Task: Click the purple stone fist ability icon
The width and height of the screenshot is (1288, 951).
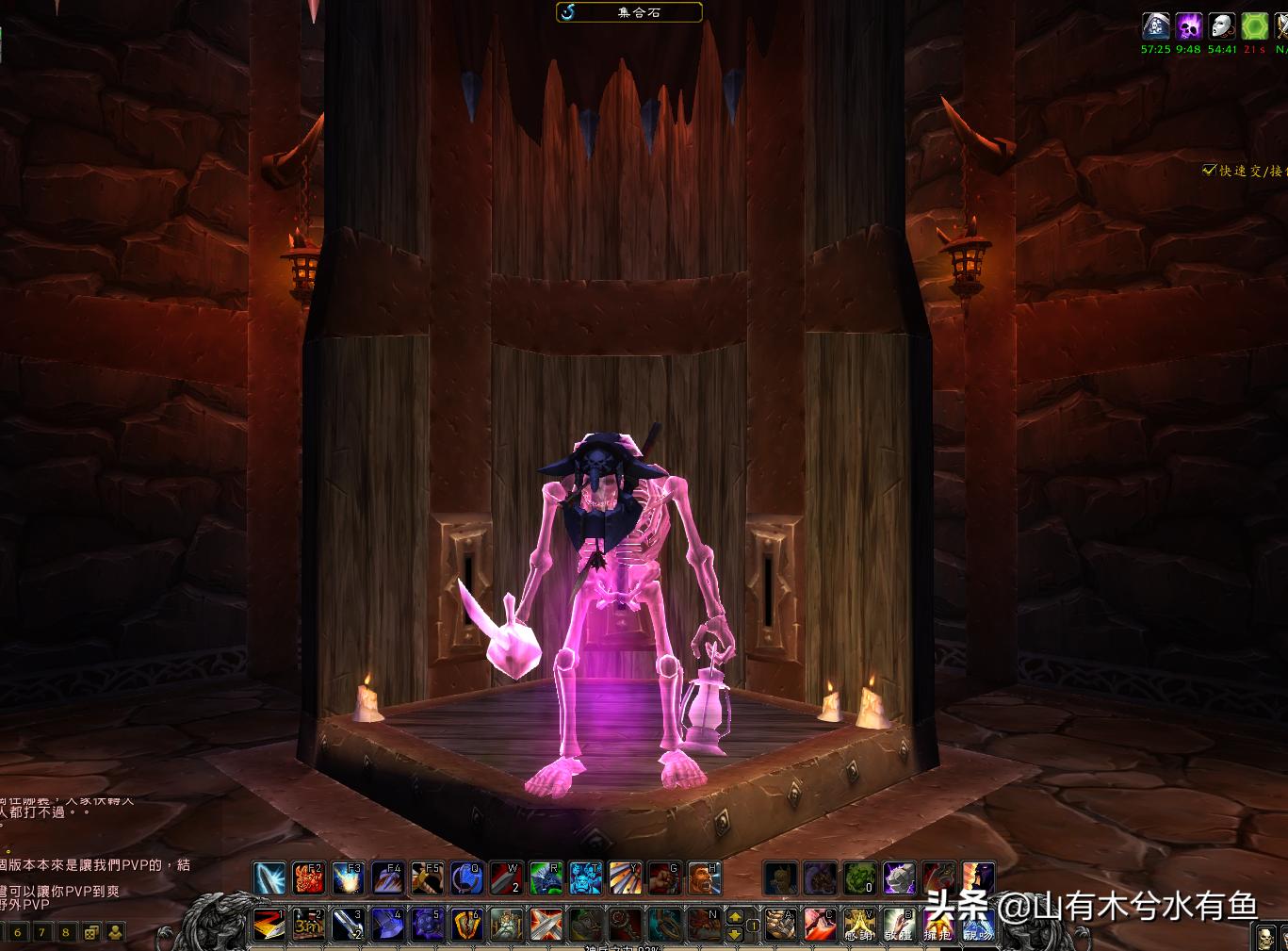Action: point(899,878)
